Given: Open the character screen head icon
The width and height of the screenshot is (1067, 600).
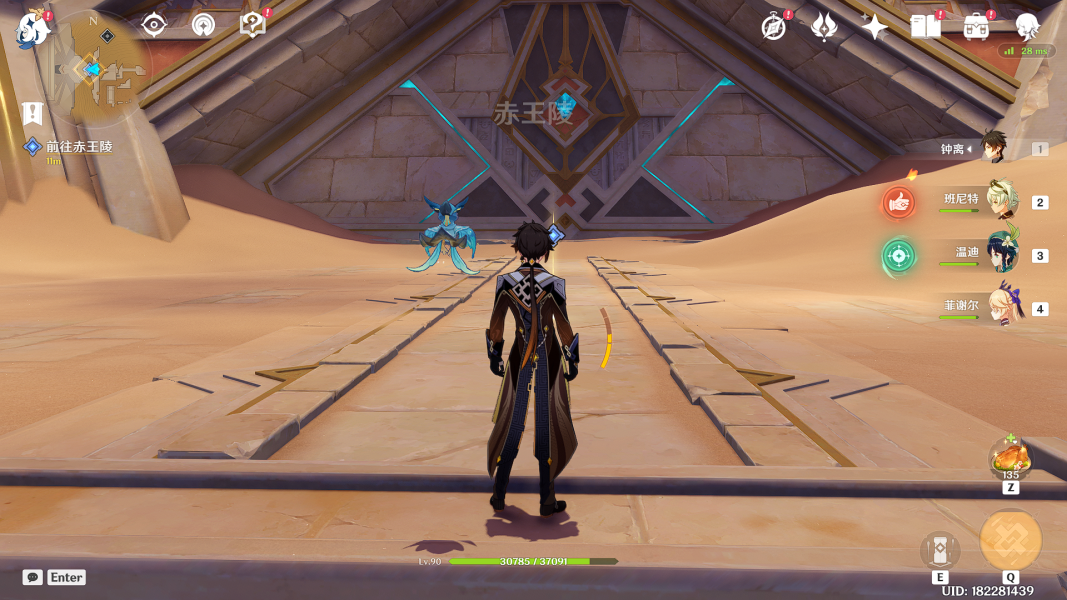Looking at the screenshot, I should tap(1027, 27).
